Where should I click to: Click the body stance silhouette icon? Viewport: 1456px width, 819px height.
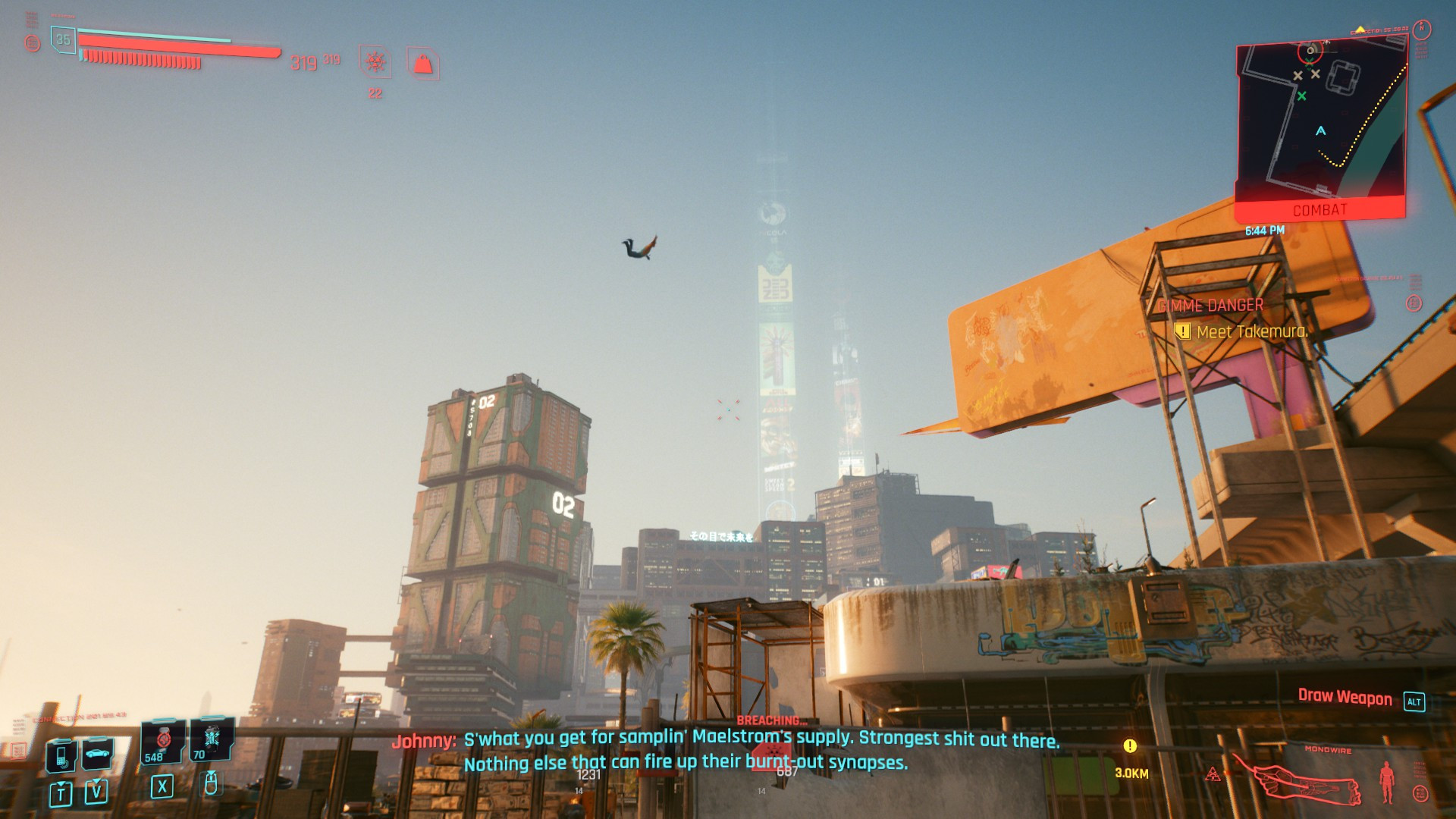[x=1387, y=782]
